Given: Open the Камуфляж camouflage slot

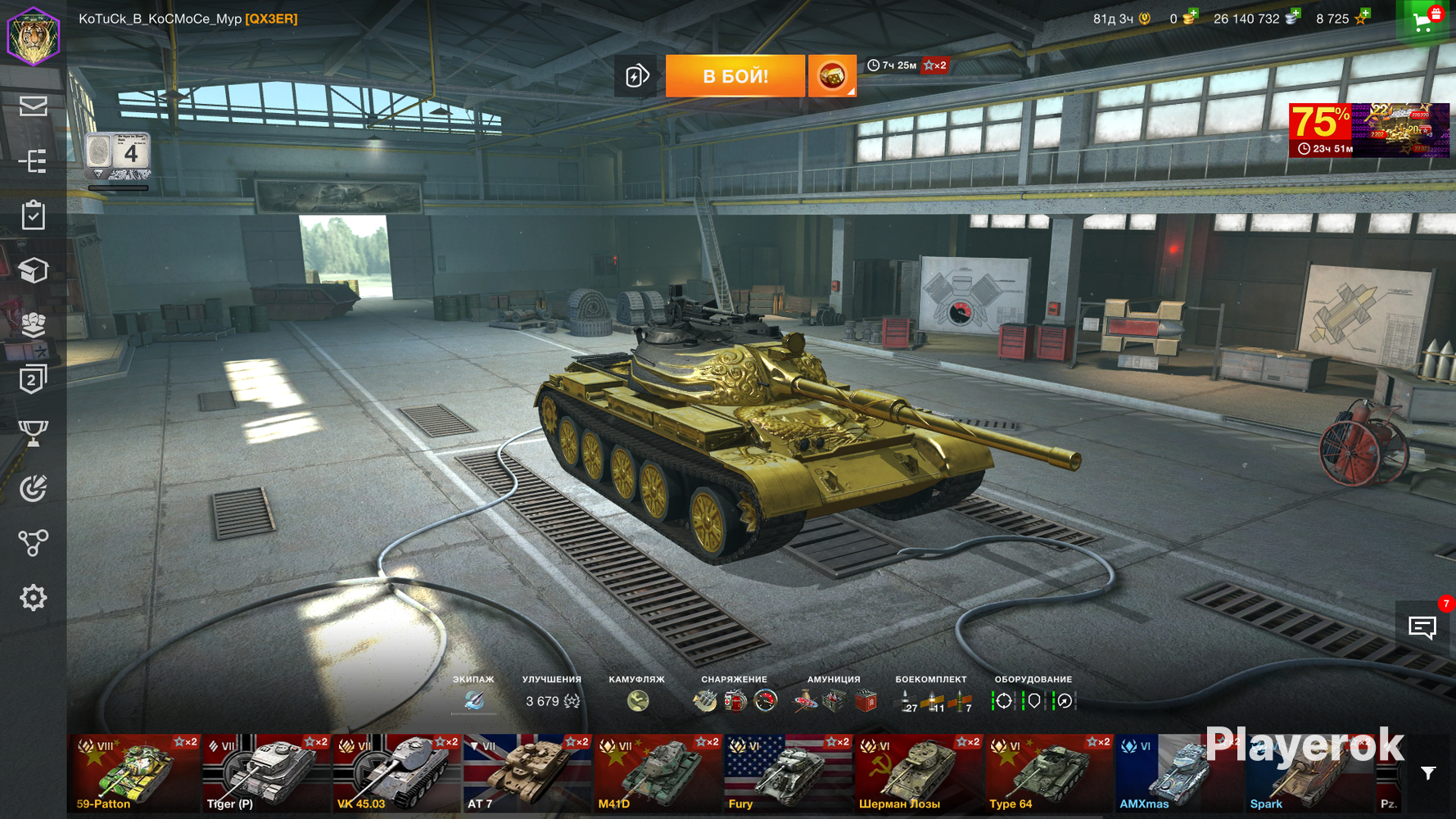Looking at the screenshot, I should coord(637,700).
